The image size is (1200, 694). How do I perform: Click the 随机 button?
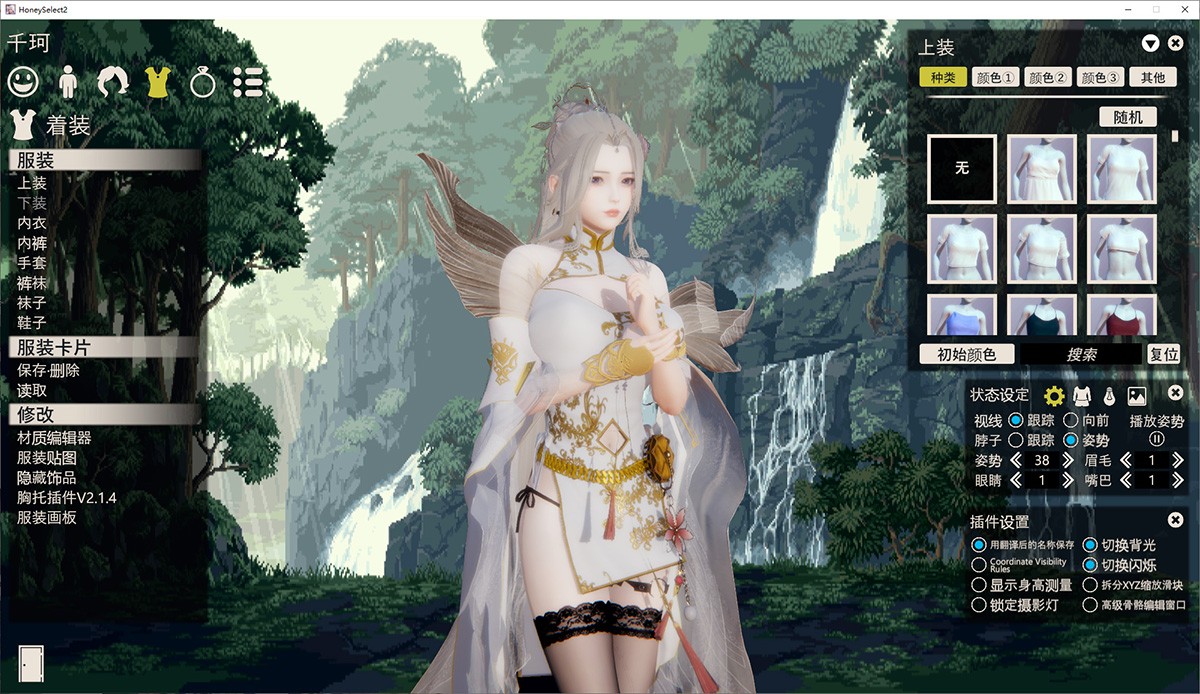tap(1128, 117)
